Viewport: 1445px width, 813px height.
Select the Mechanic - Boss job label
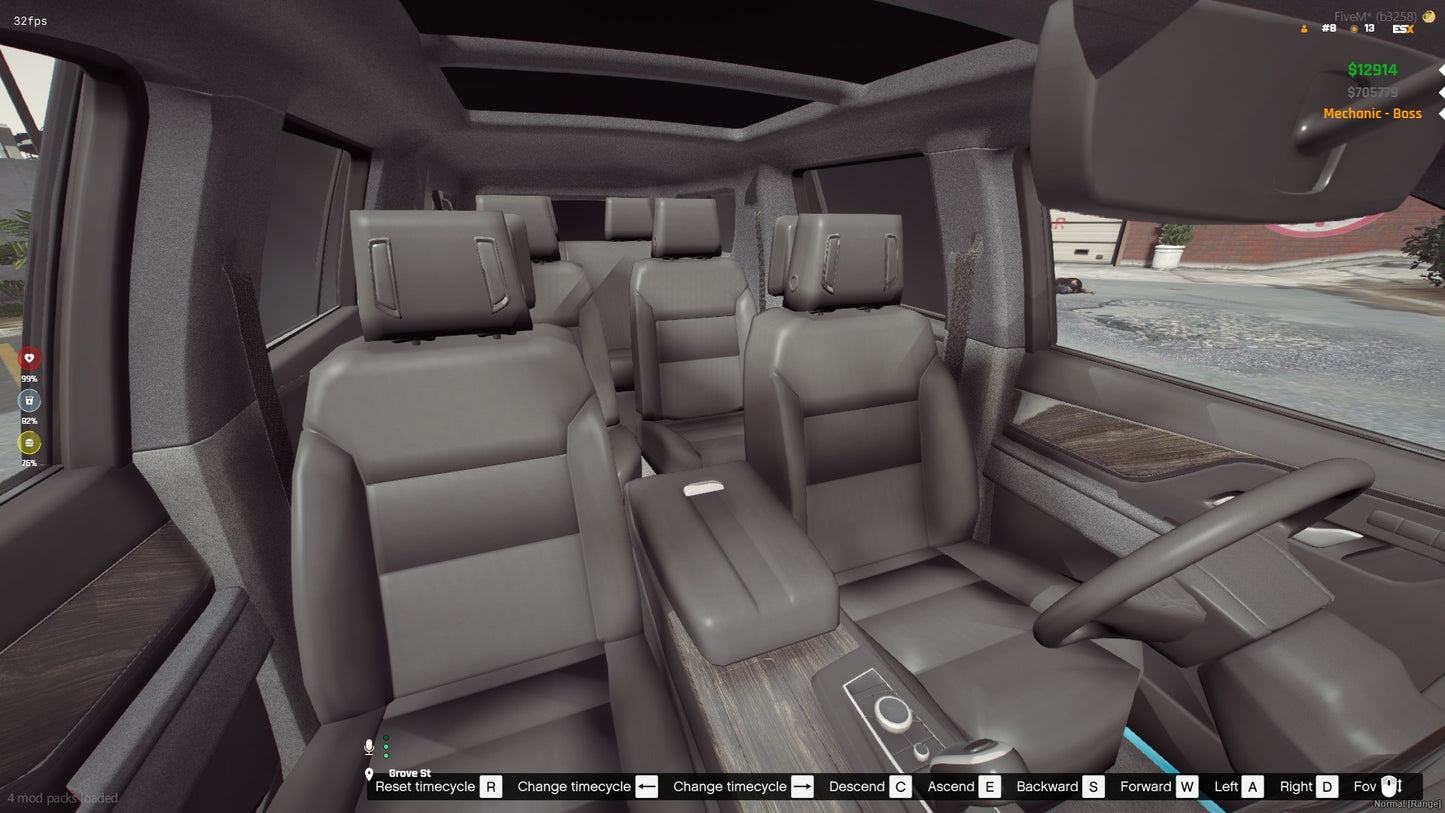pos(1373,113)
